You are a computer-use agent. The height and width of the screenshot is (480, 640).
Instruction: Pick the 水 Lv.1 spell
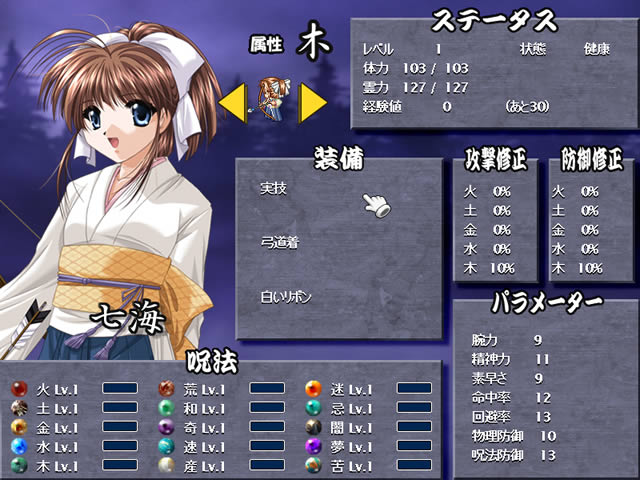click(55, 446)
